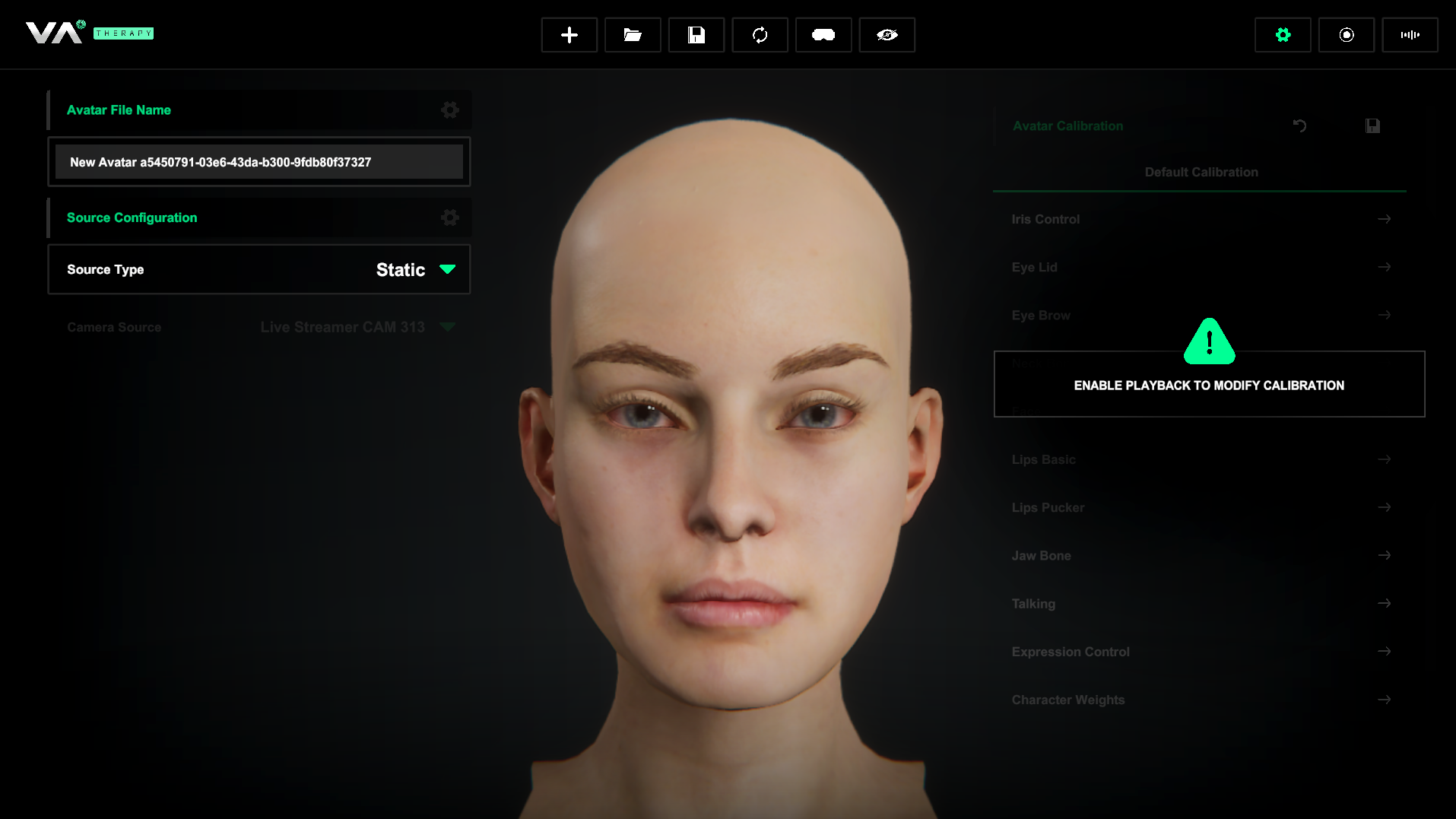Save using the floppy disk toolbar button
The height and width of the screenshot is (819, 1456).
tap(696, 35)
